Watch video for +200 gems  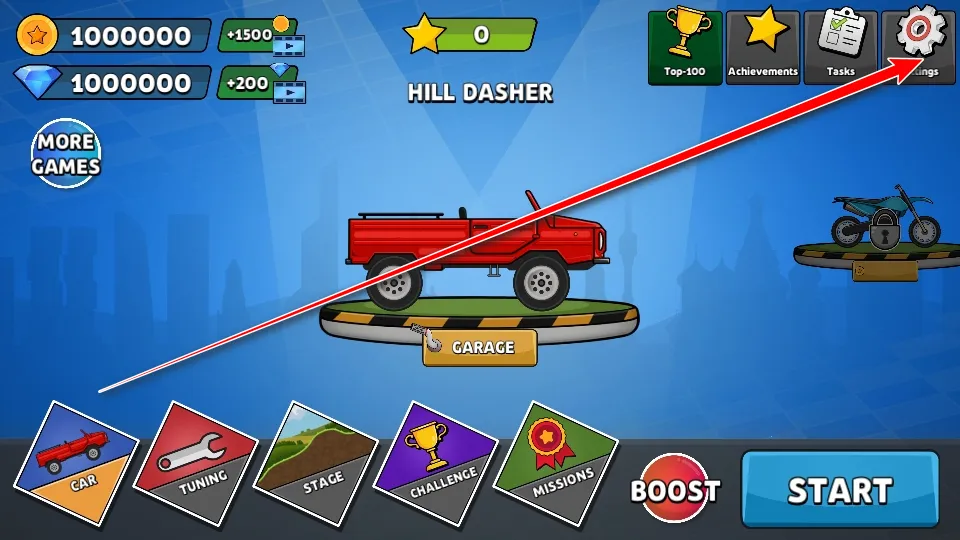[262, 83]
